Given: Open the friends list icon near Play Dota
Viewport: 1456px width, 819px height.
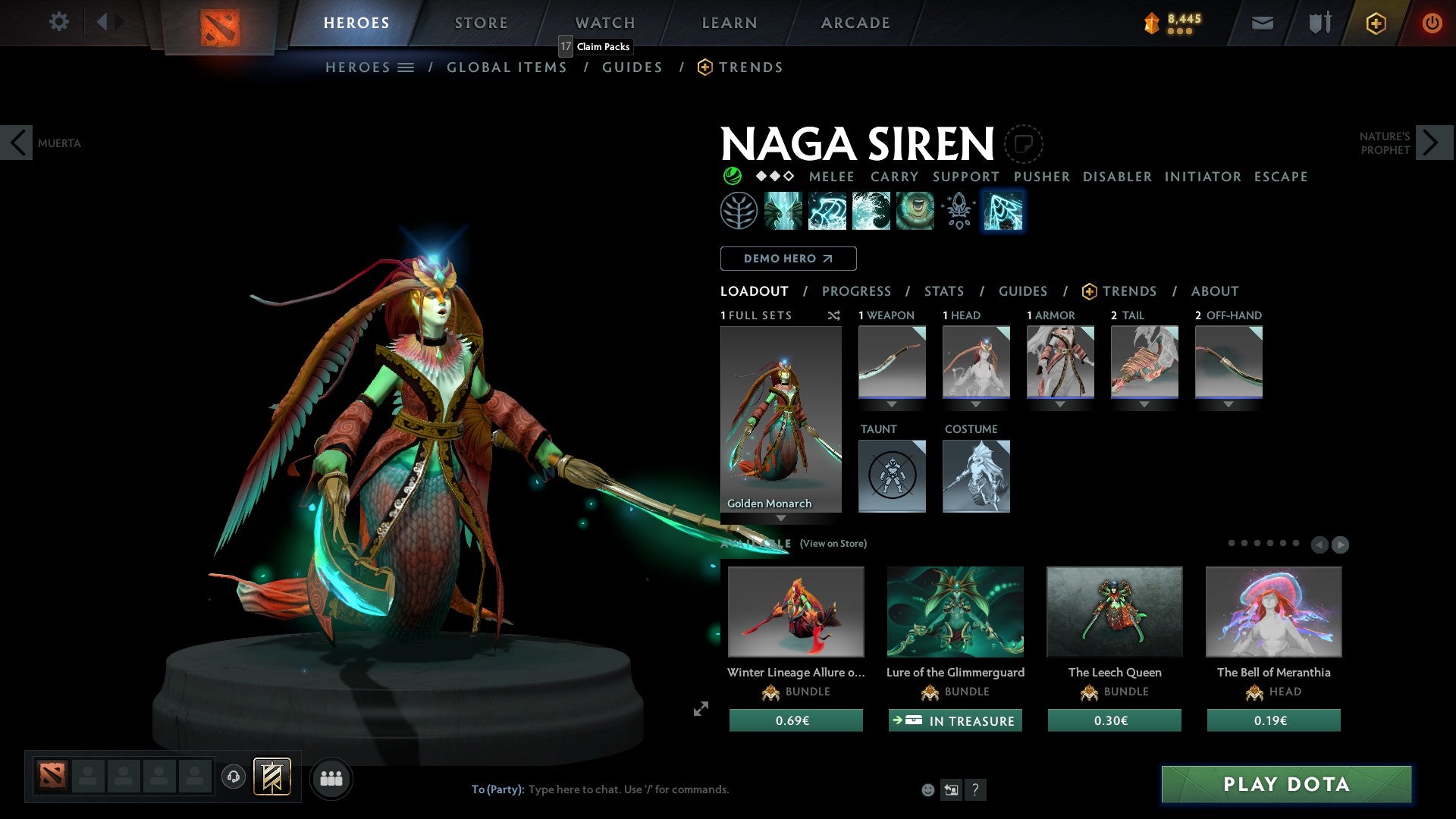Looking at the screenshot, I should 331,777.
